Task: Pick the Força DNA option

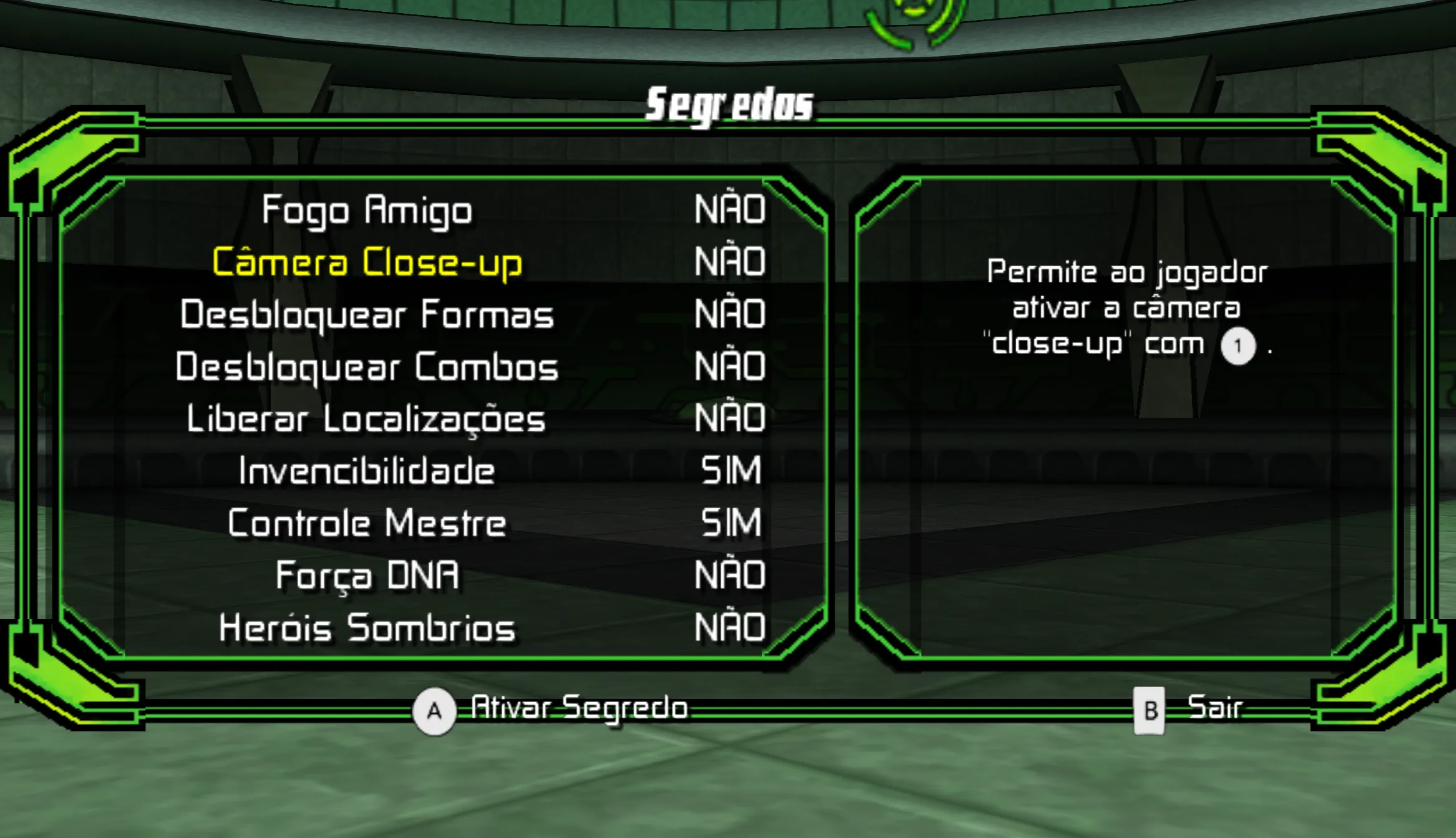Action: [367, 575]
